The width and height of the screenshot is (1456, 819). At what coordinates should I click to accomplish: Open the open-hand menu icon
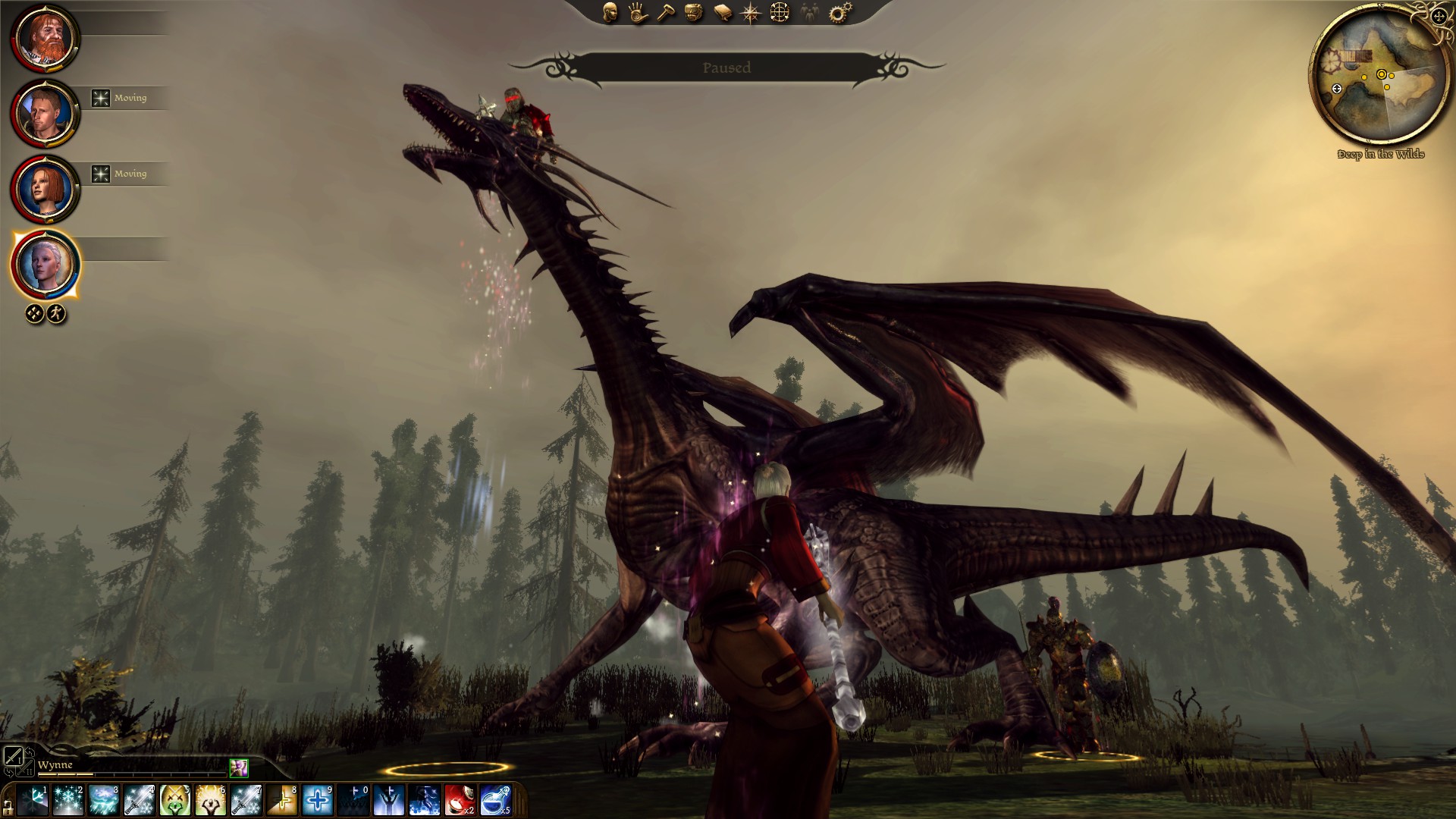tap(638, 12)
